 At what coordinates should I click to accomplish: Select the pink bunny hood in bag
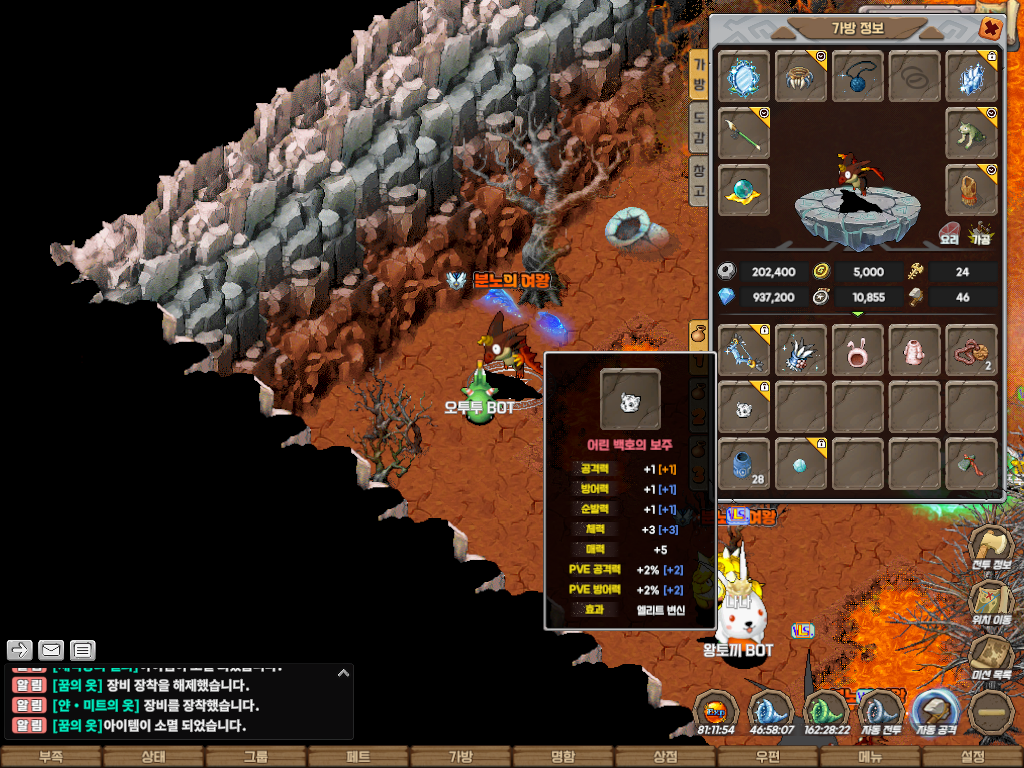[858, 350]
